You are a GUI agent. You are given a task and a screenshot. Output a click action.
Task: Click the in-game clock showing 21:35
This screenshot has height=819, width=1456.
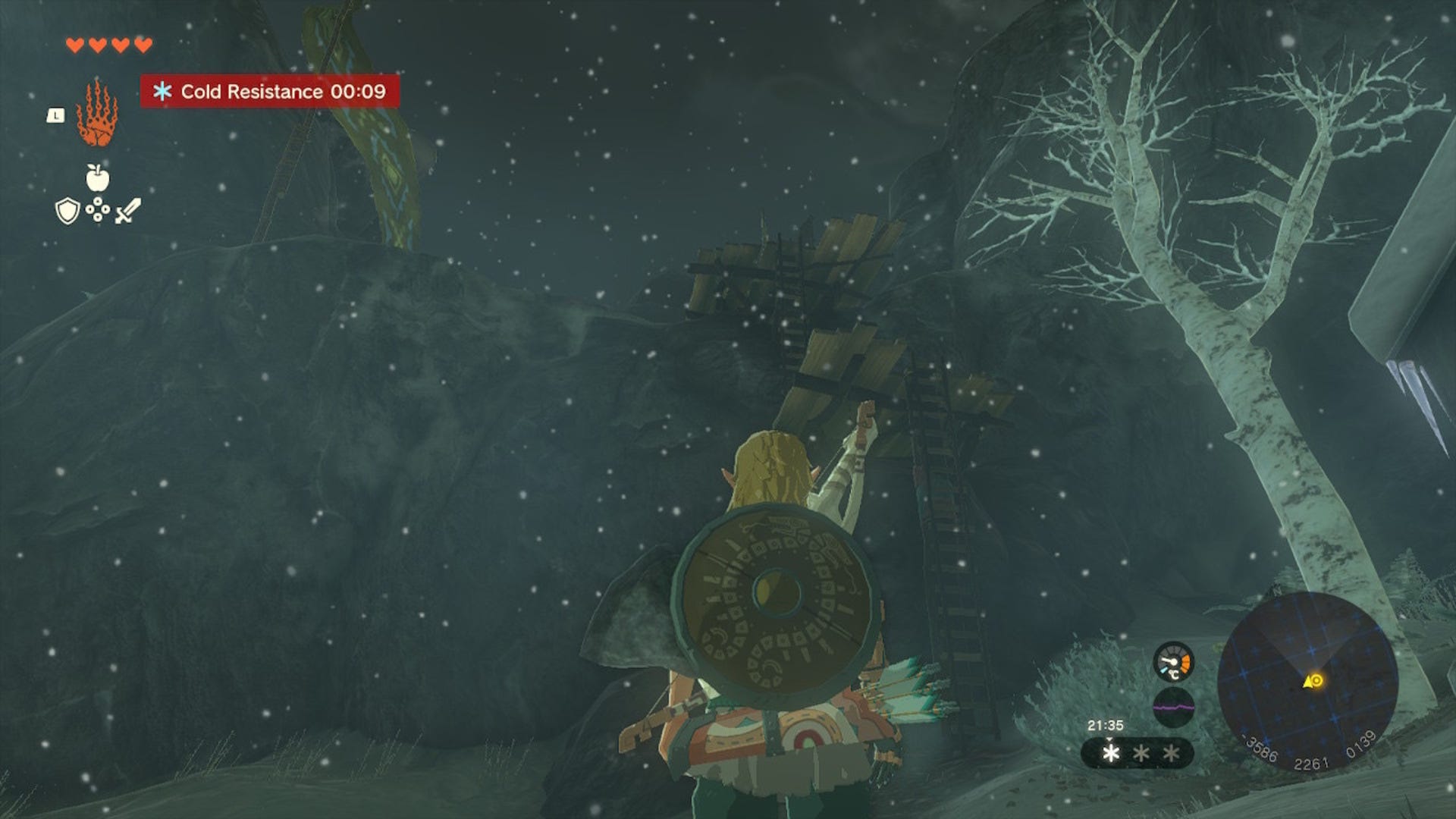(1106, 726)
